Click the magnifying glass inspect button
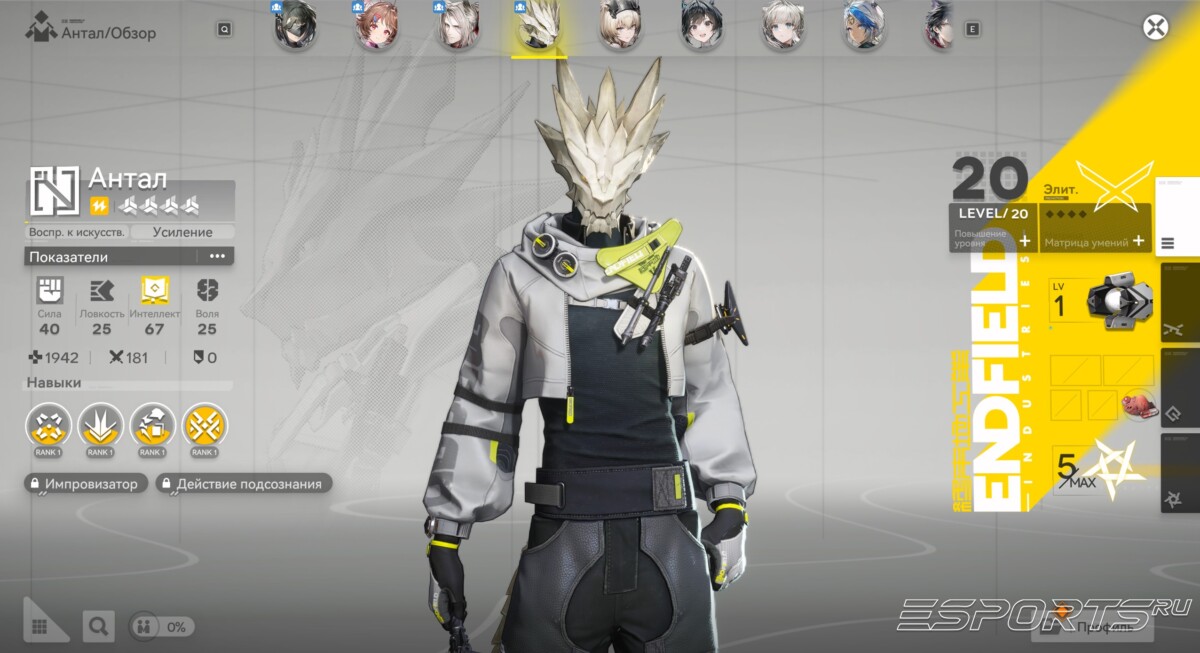The height and width of the screenshot is (653, 1200). (x=98, y=627)
